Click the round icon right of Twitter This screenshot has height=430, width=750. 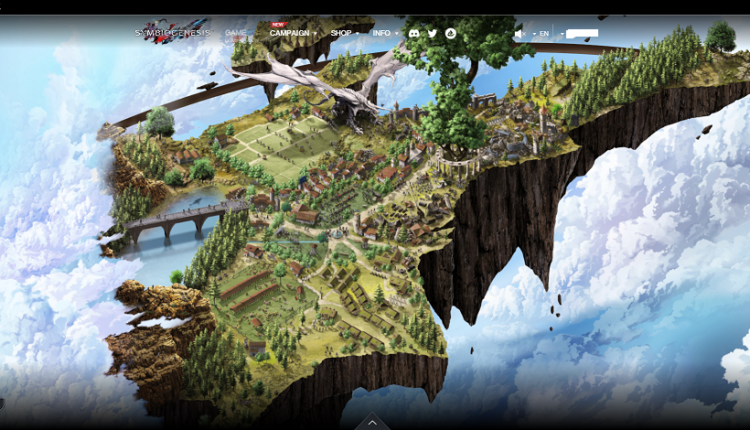click(450, 33)
